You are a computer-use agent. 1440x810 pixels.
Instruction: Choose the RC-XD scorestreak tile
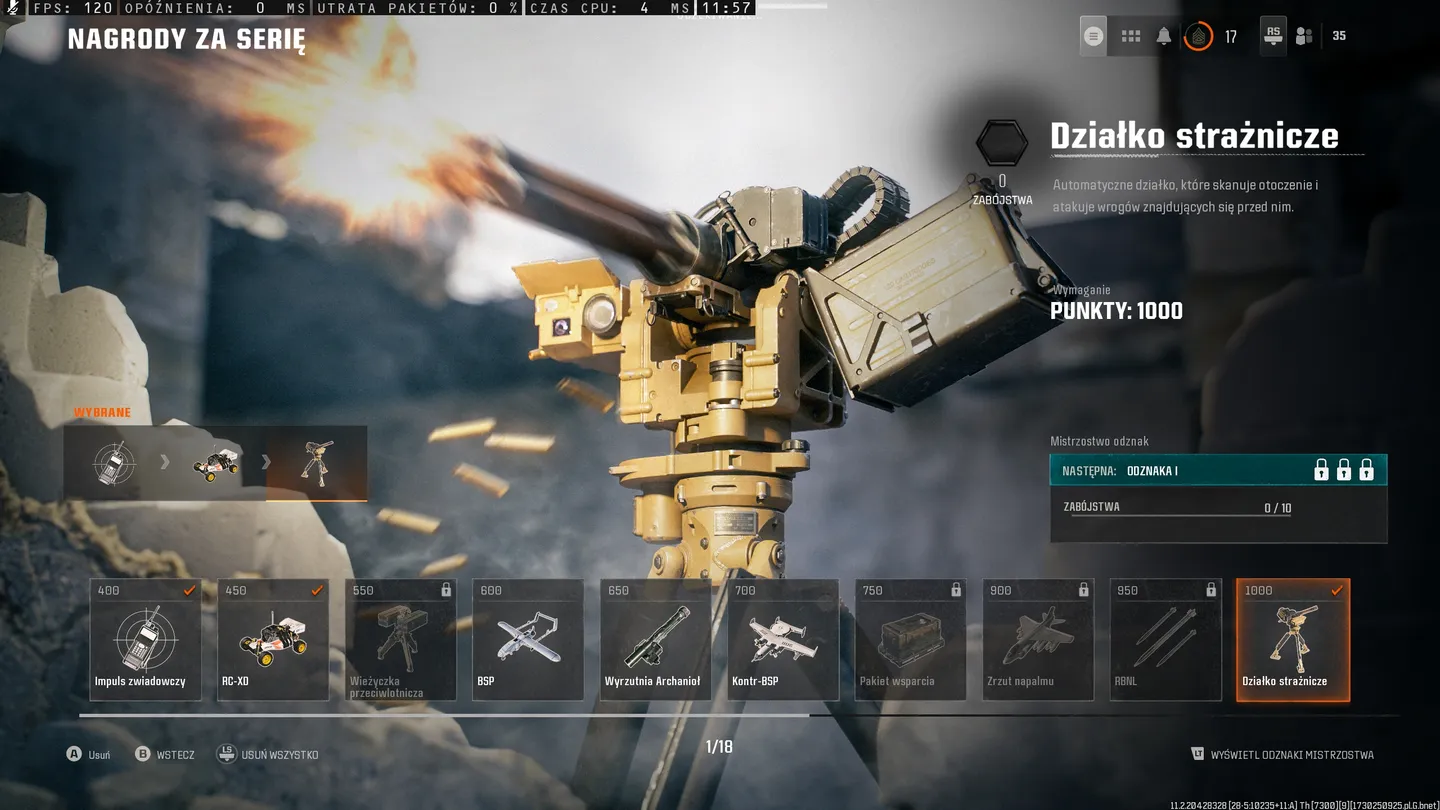tap(273, 639)
